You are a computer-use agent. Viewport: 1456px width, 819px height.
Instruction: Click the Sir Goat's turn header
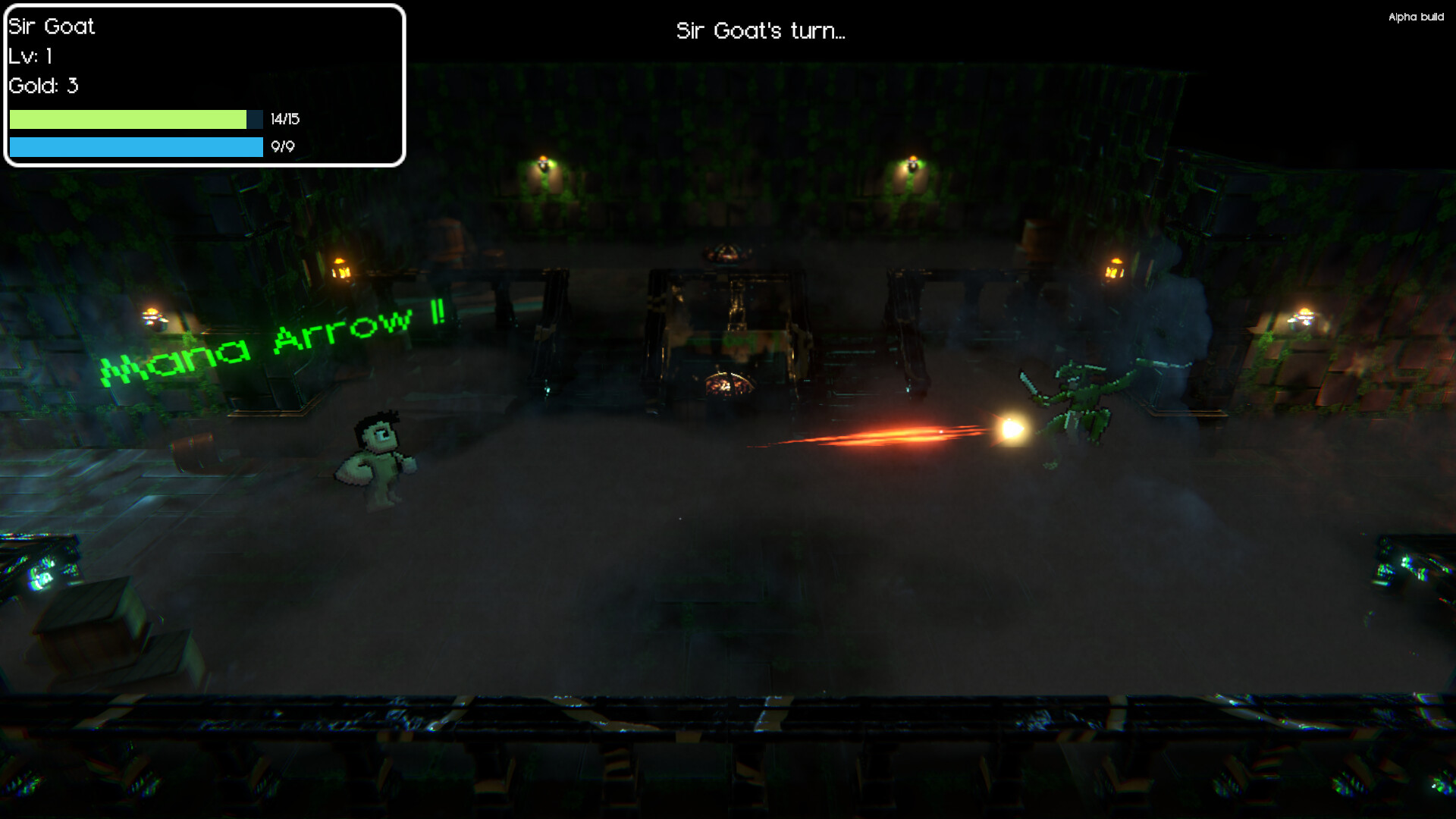pyautogui.click(x=761, y=32)
